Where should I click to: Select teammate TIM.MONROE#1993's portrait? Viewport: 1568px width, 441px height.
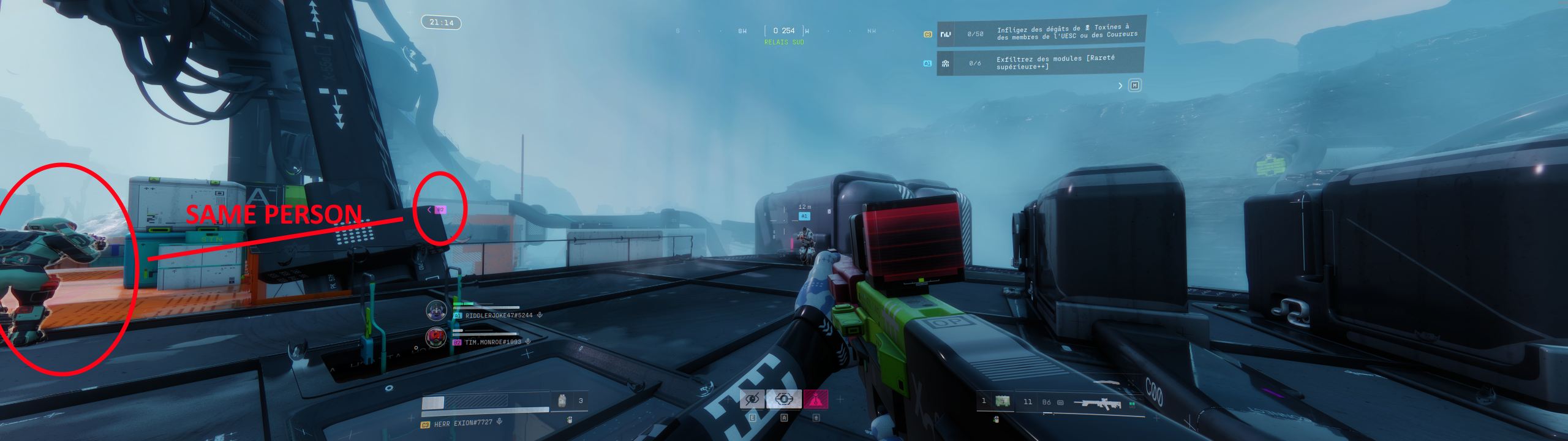[x=436, y=337]
